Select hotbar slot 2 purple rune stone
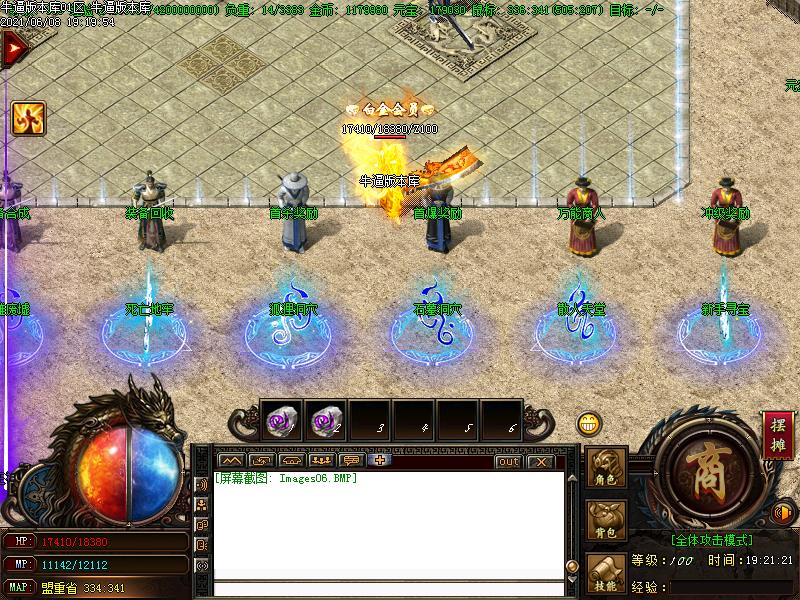Screen dimensions: 800x600 (x=326, y=422)
